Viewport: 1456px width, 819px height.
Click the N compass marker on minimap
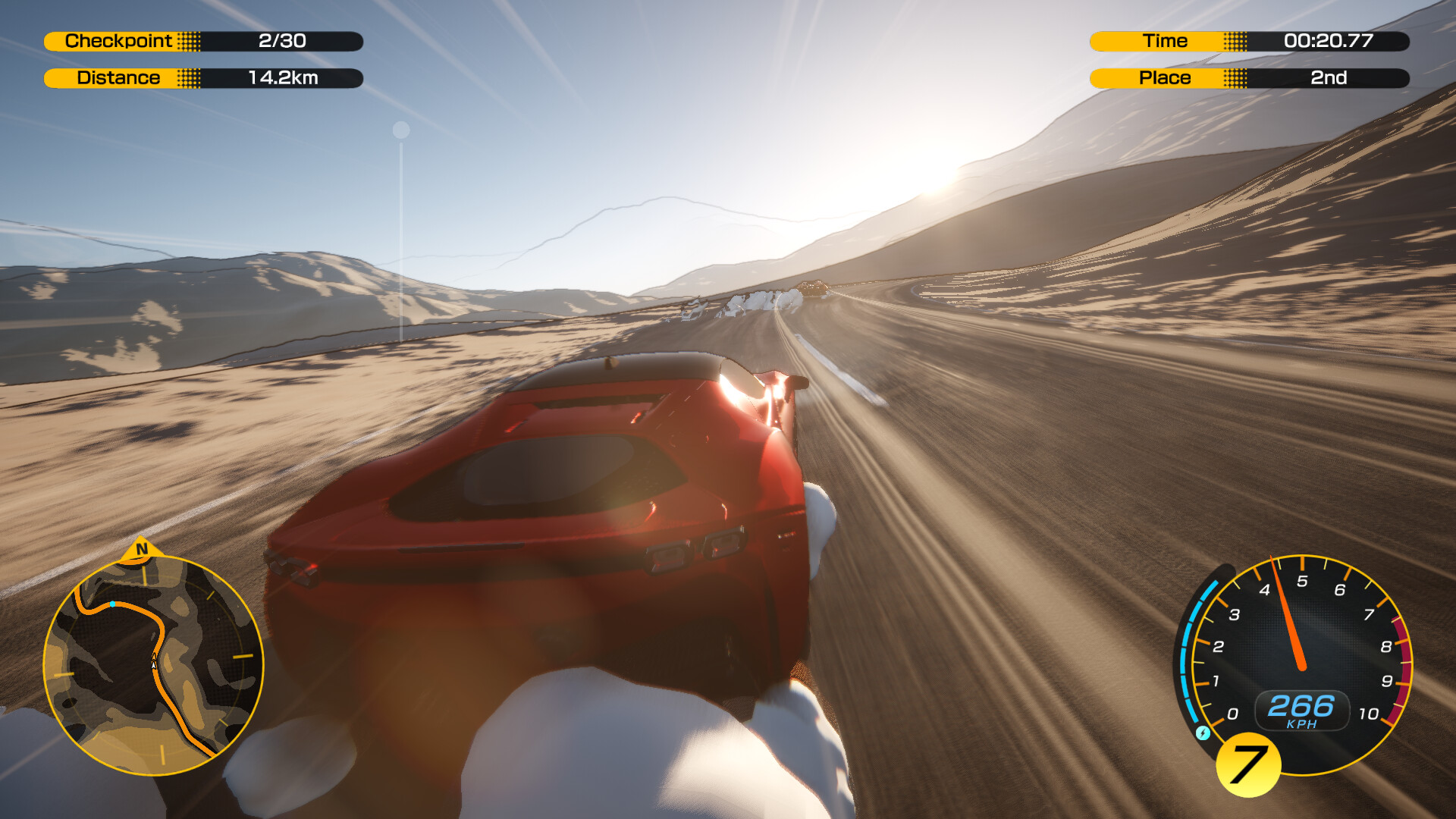coord(142,548)
